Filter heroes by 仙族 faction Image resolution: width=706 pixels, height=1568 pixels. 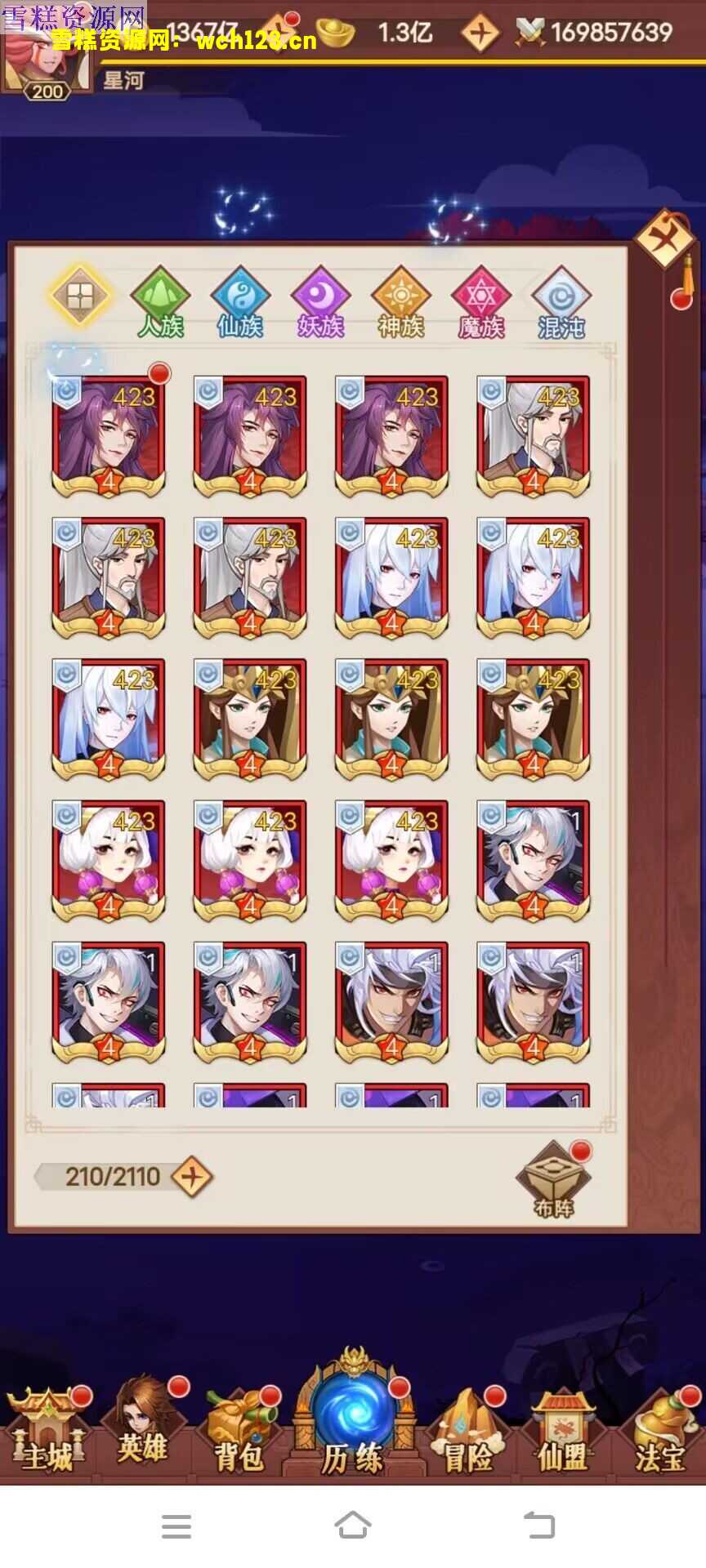click(x=240, y=302)
